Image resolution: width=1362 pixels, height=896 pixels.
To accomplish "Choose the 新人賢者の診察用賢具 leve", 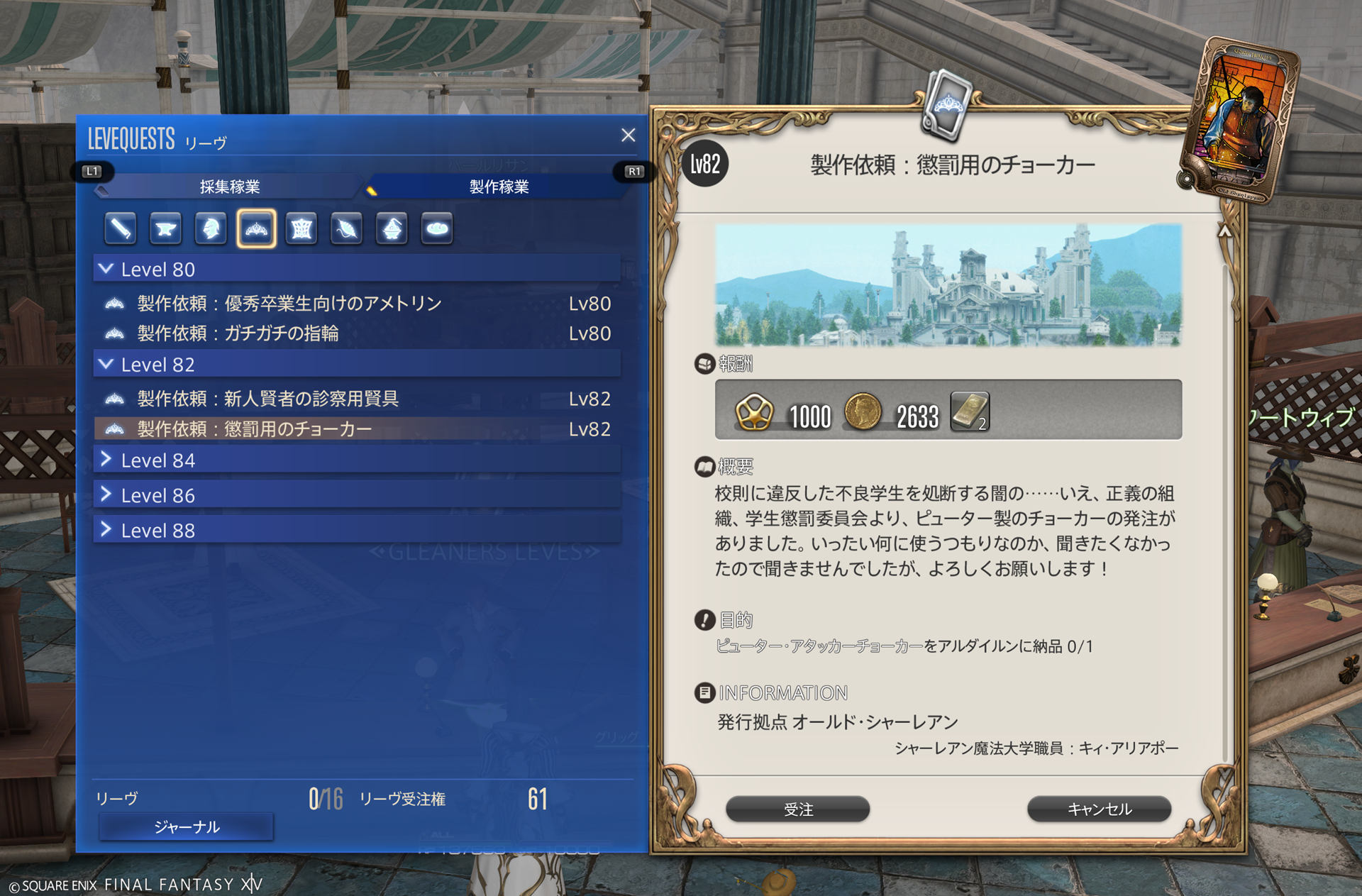I will tap(267, 399).
